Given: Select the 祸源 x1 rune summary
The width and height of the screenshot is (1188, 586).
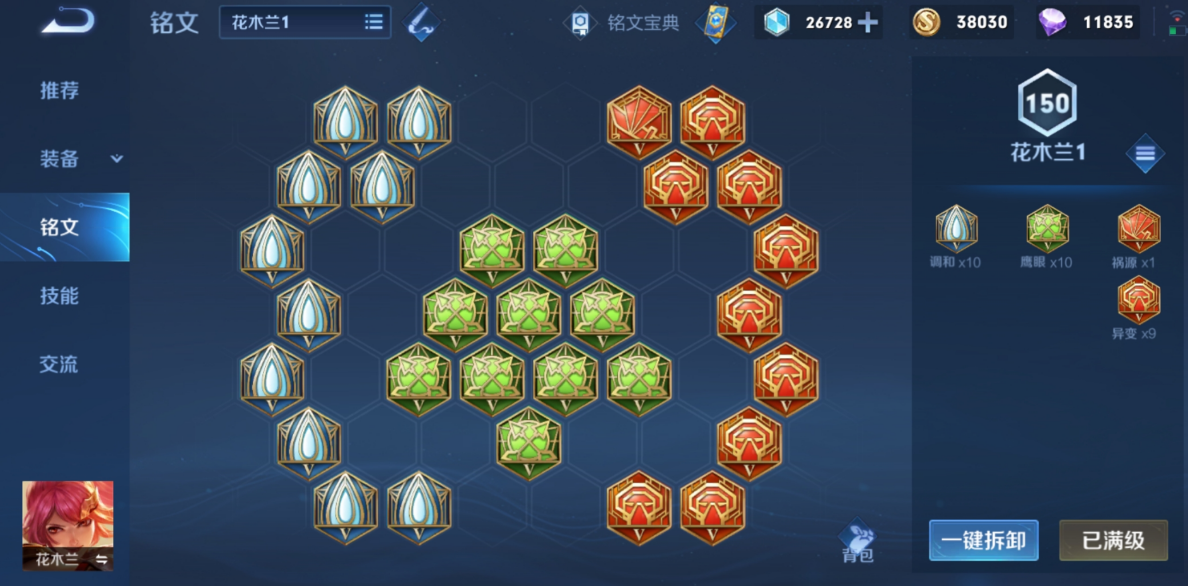Looking at the screenshot, I should point(1137,236).
